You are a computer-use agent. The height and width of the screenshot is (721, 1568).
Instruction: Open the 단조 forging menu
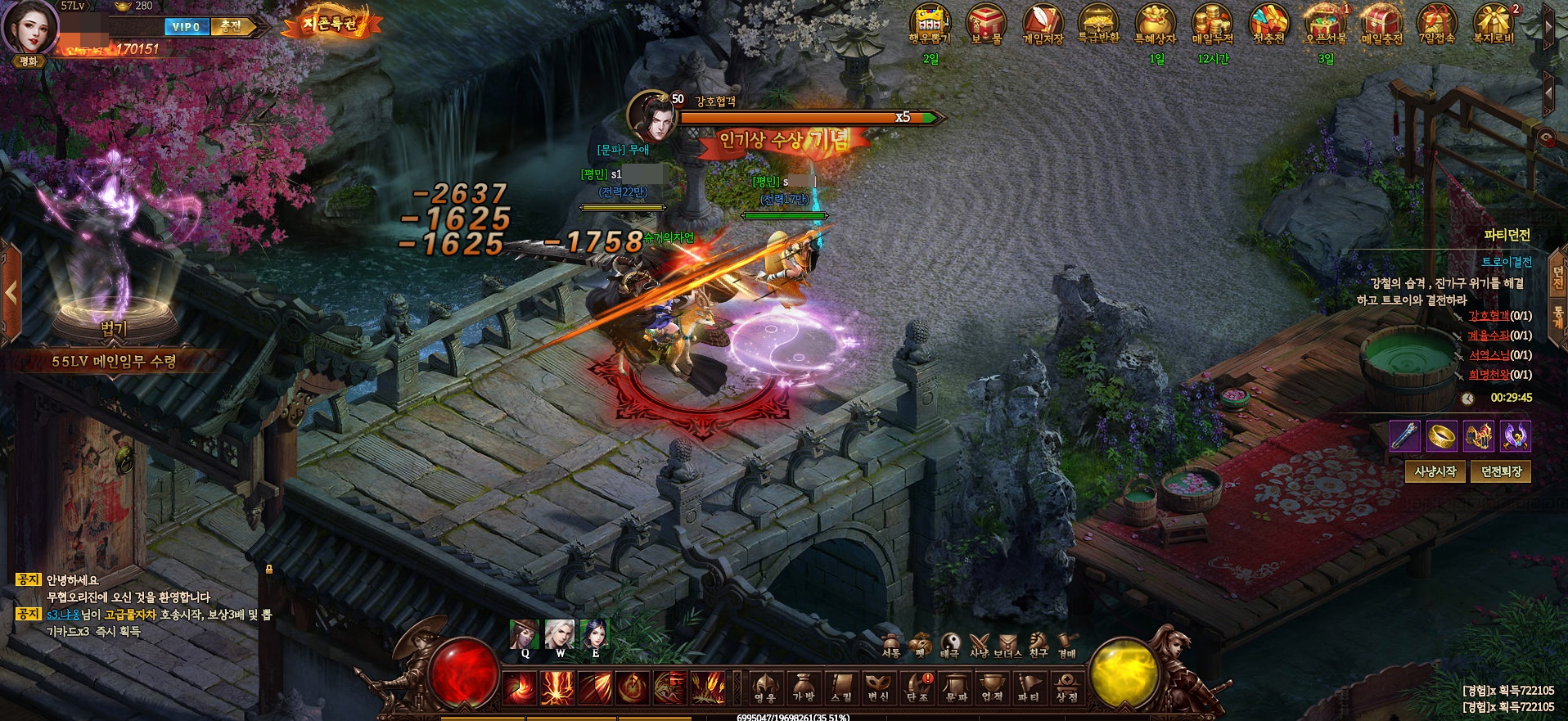[x=917, y=687]
